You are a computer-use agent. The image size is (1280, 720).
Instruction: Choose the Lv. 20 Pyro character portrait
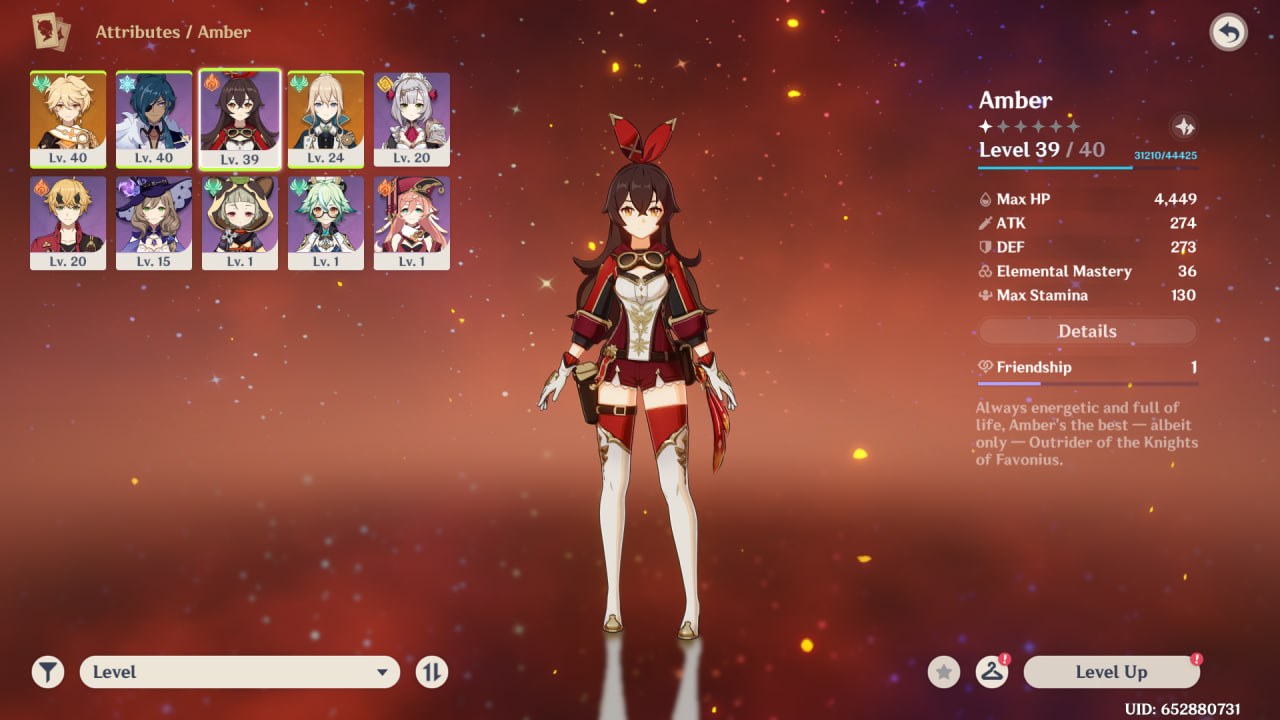(x=68, y=223)
